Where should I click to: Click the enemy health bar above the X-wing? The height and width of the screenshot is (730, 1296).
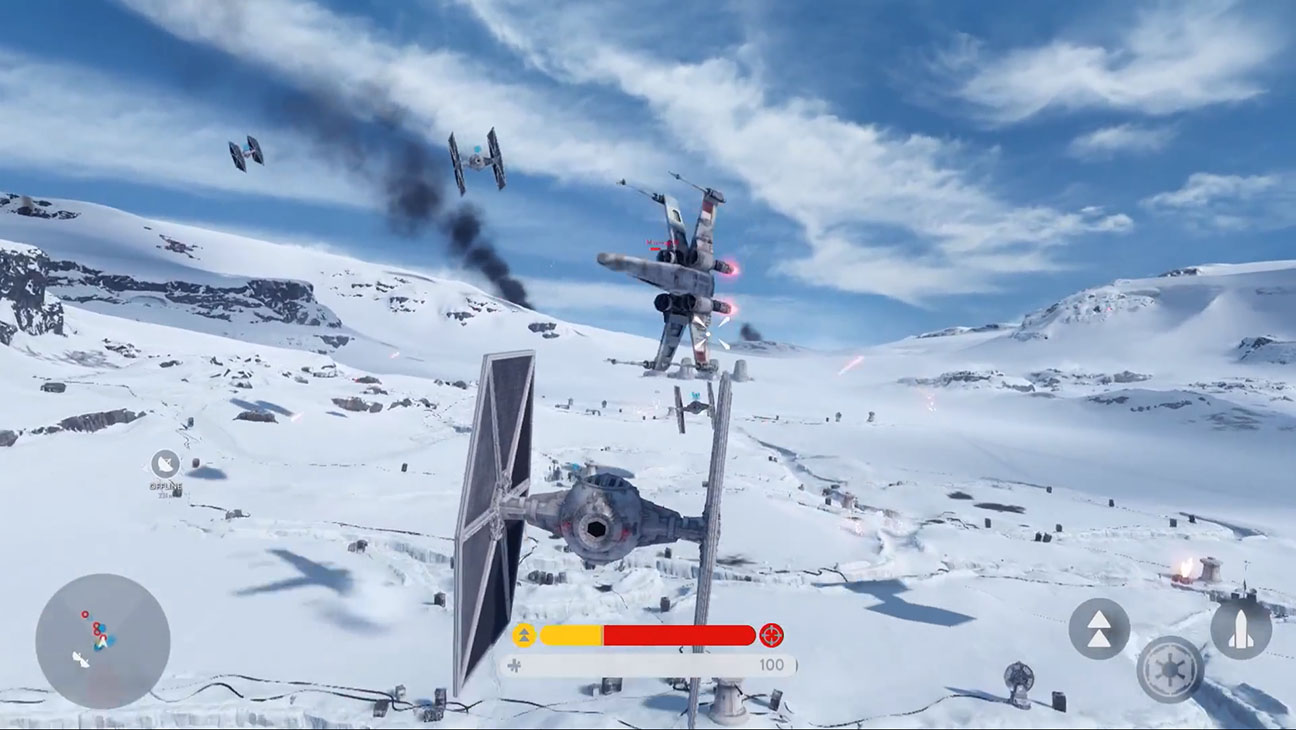click(655, 248)
